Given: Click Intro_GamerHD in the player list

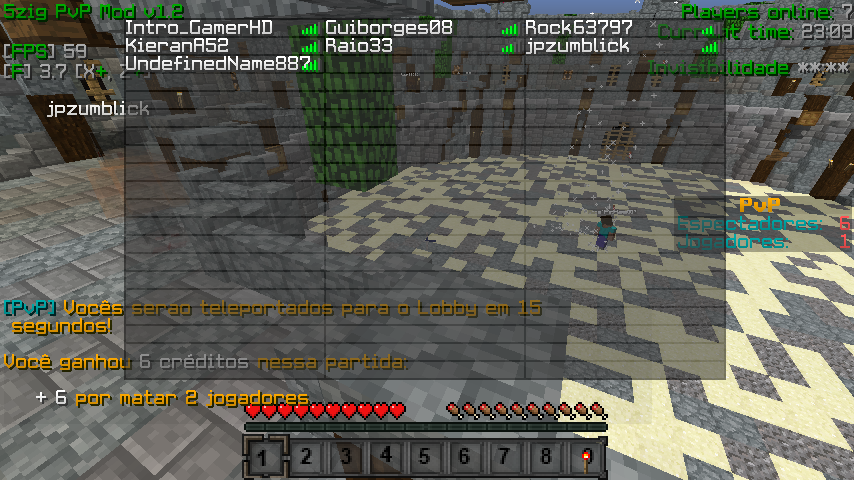Looking at the screenshot, I should [199, 28].
